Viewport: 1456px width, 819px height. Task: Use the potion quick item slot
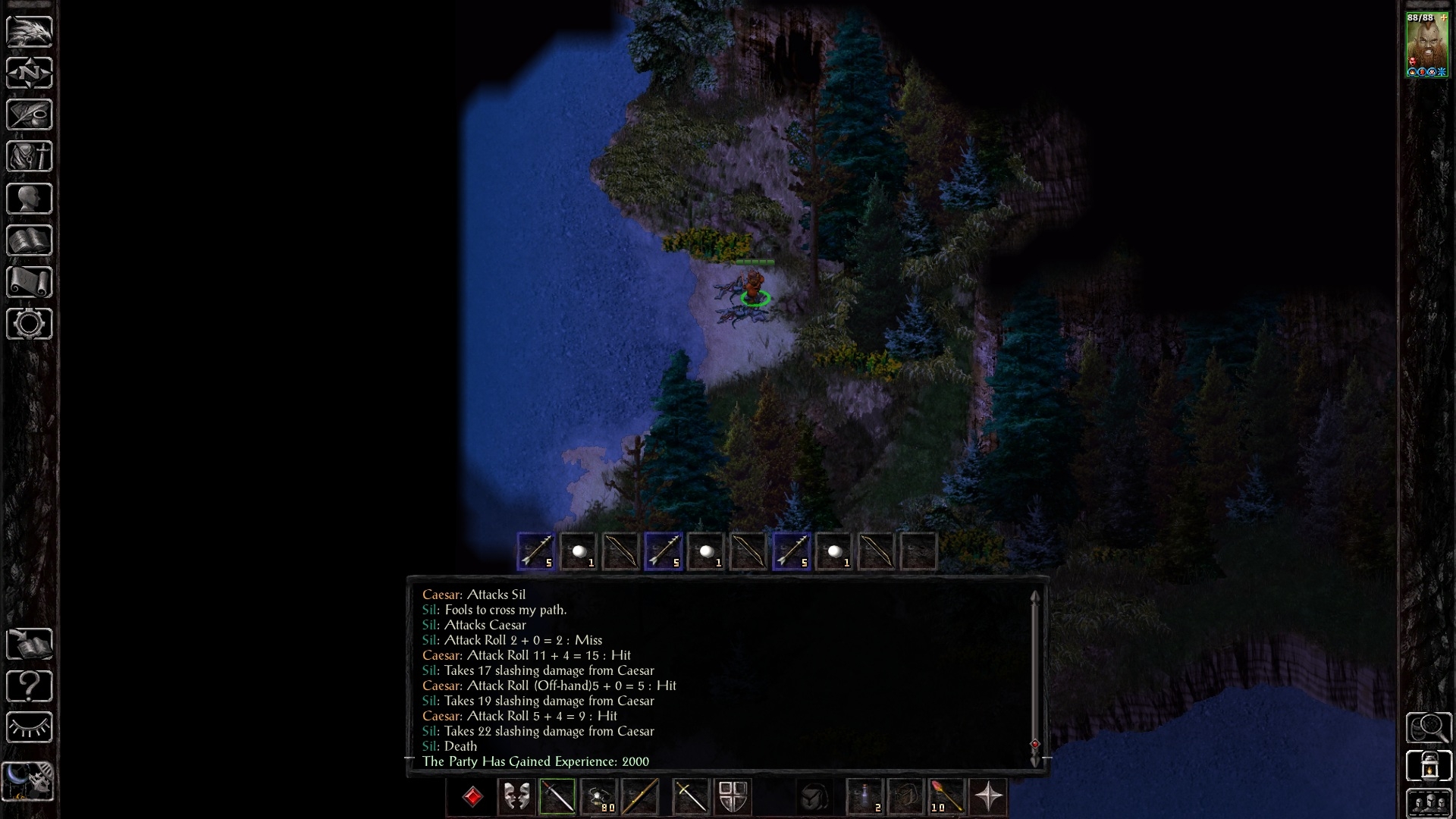pyautogui.click(x=865, y=797)
